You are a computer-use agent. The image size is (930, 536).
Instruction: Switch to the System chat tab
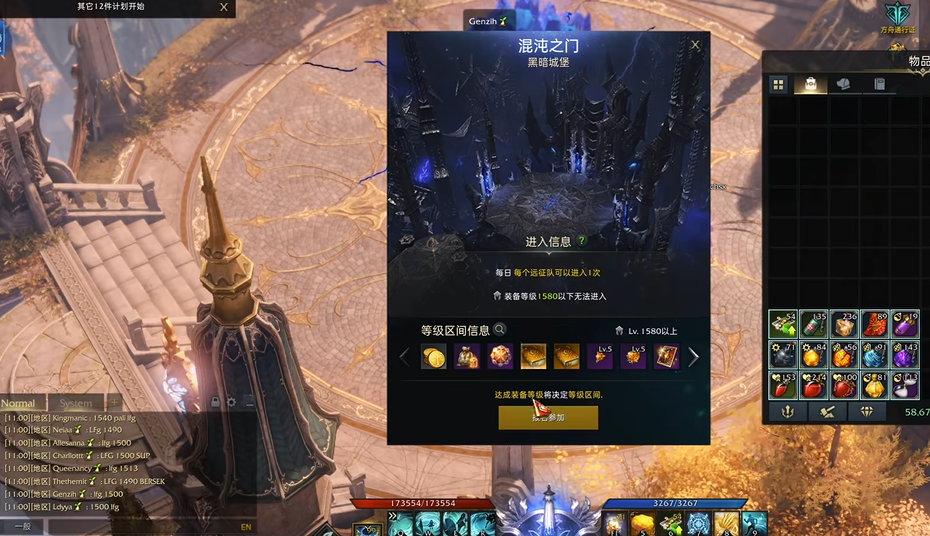click(75, 403)
